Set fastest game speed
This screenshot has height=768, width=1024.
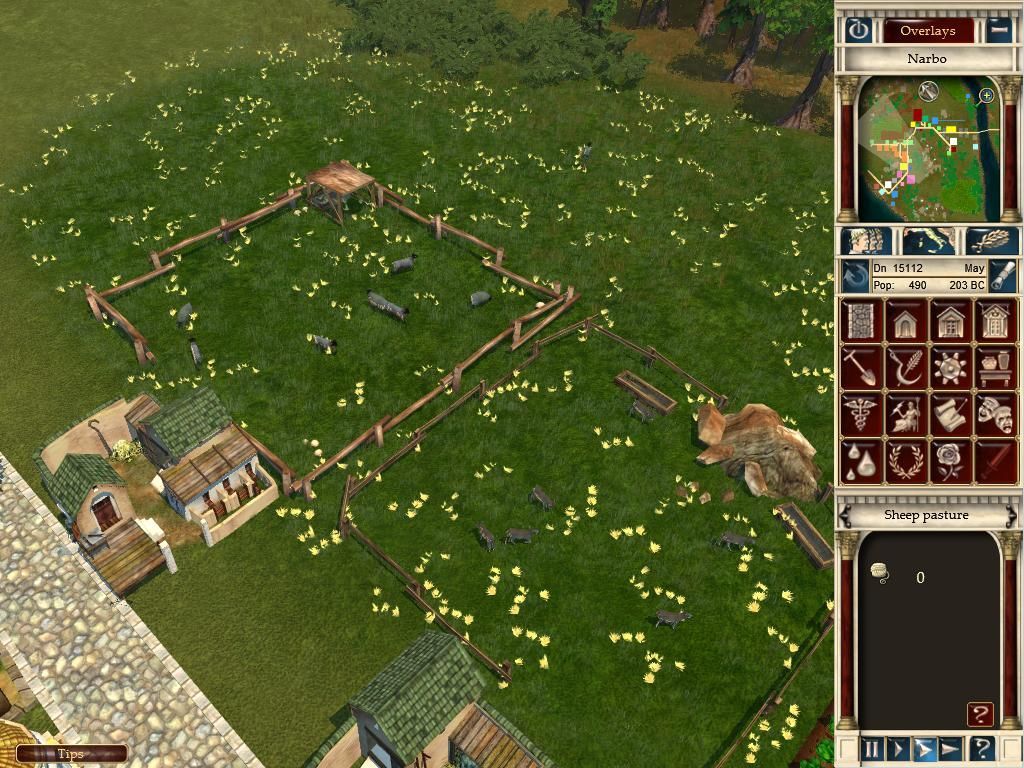tap(950, 748)
